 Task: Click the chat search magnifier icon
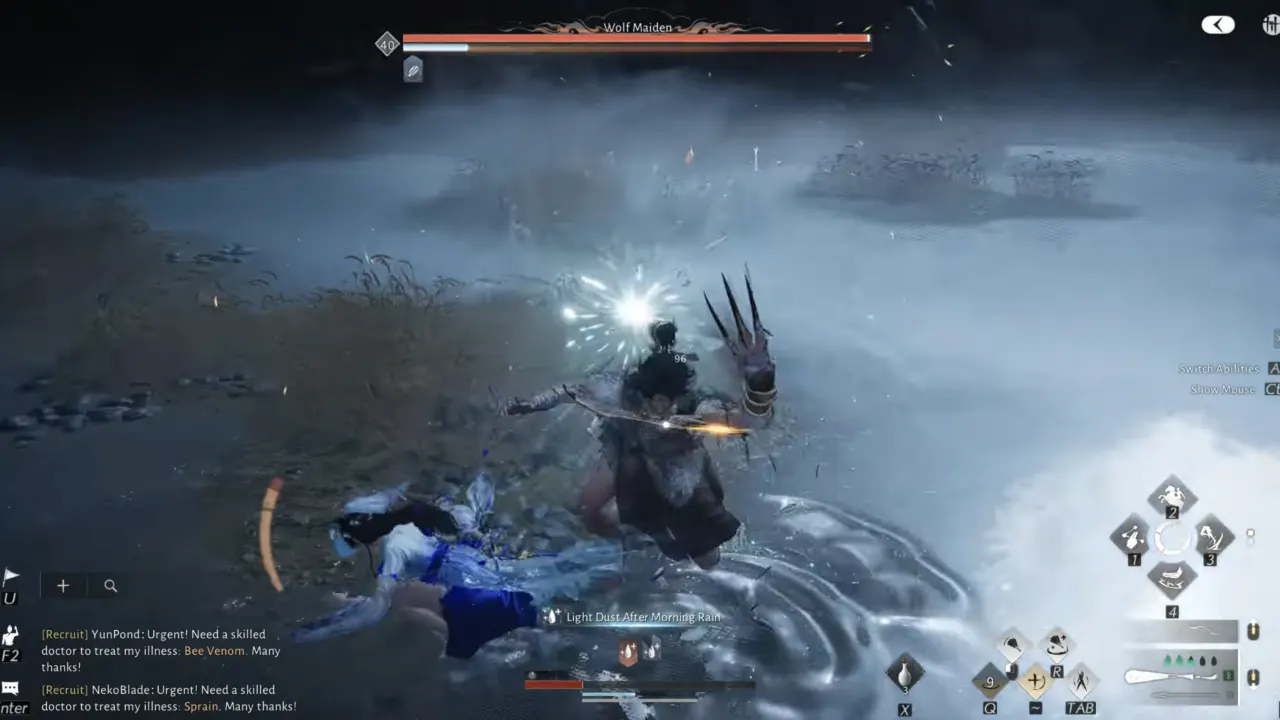pyautogui.click(x=110, y=585)
